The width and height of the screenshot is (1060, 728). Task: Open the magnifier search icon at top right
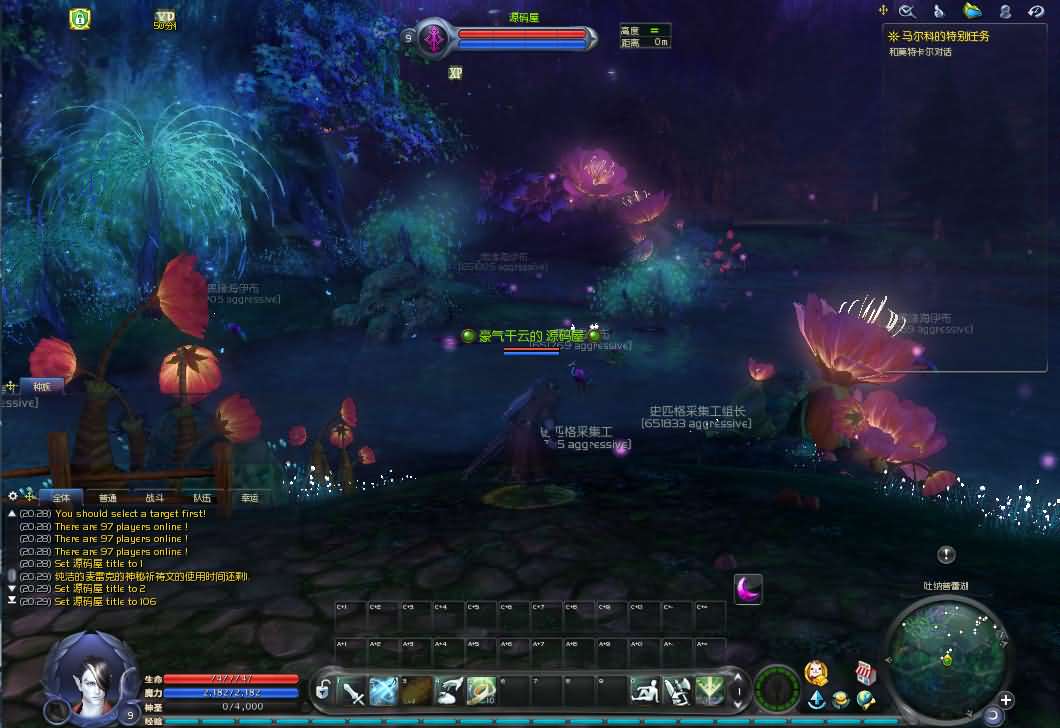pyautogui.click(x=908, y=11)
